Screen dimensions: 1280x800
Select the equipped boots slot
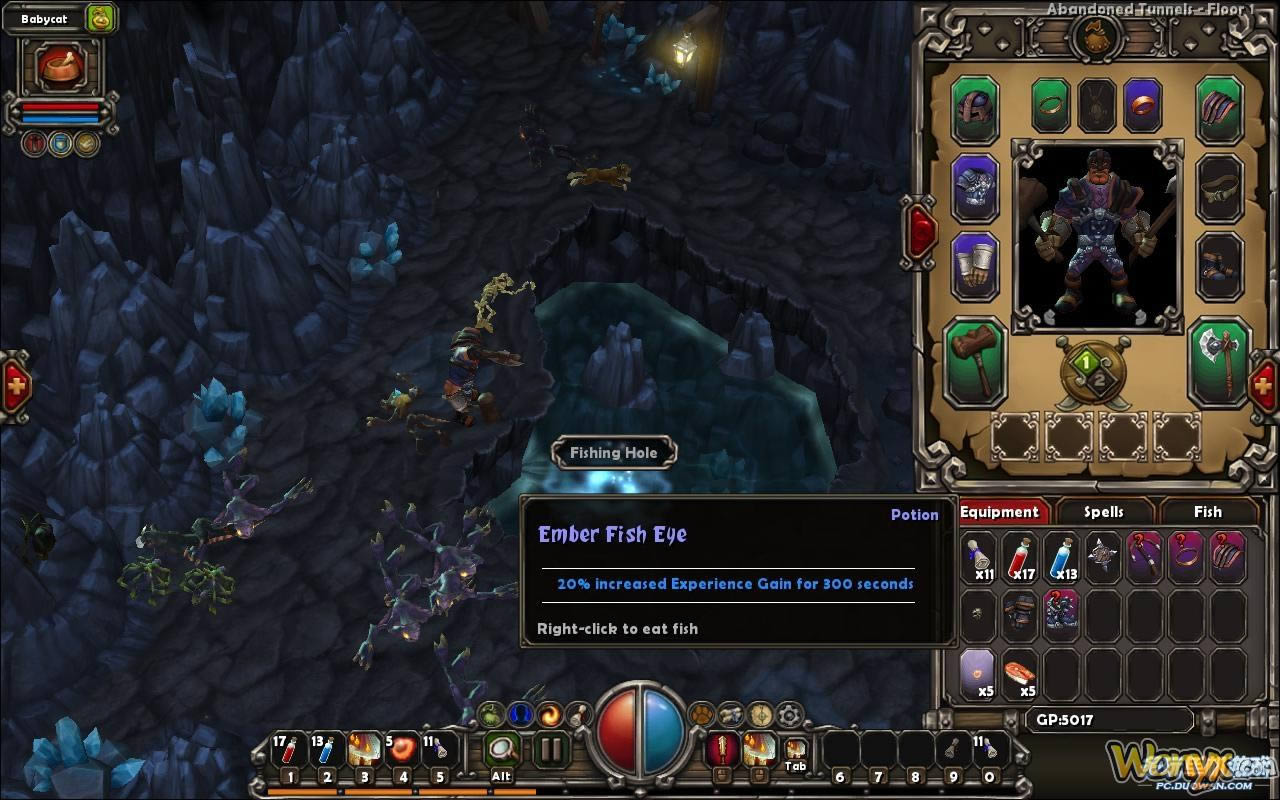[1220, 265]
